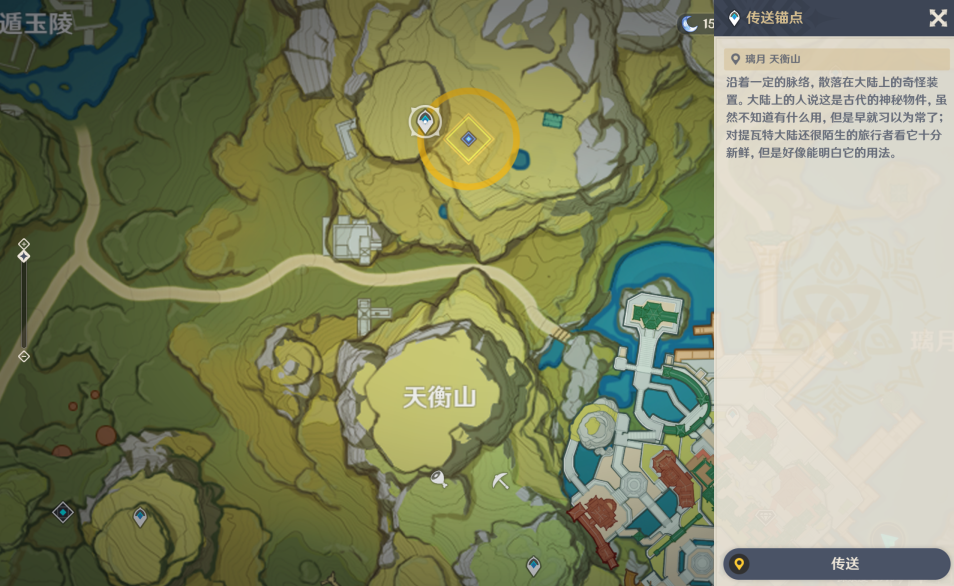The height and width of the screenshot is (586, 954).
Task: Select the fish marker beside the pickaxe
Action: pos(438,480)
